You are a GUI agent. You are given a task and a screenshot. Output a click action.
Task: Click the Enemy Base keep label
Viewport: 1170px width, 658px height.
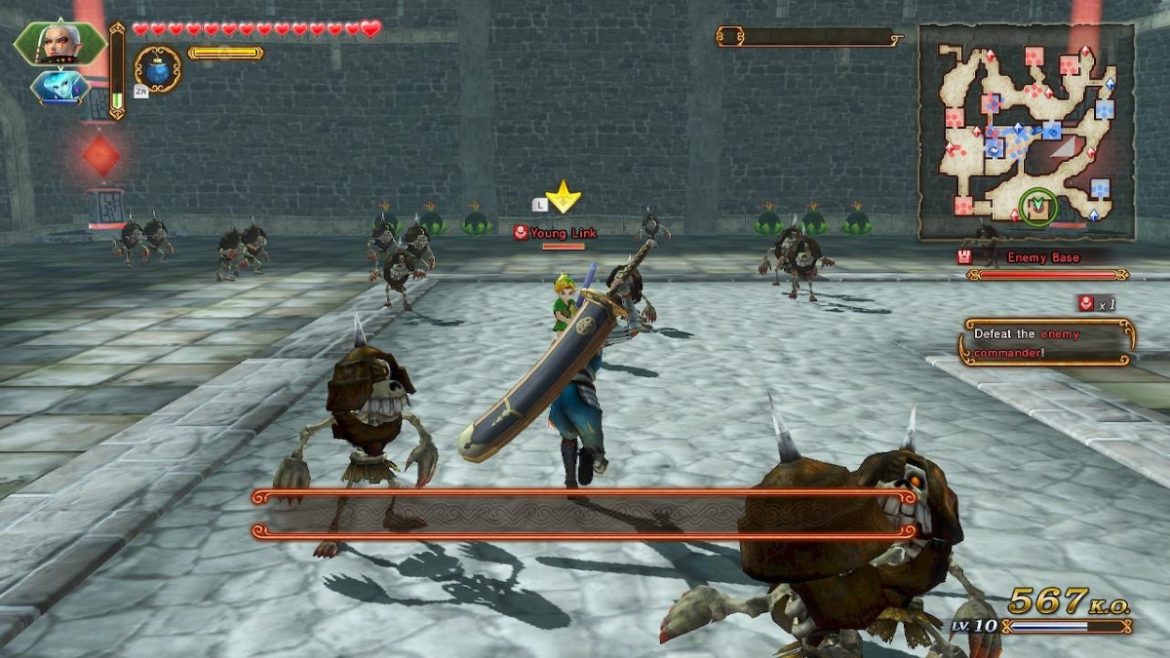tap(1041, 258)
